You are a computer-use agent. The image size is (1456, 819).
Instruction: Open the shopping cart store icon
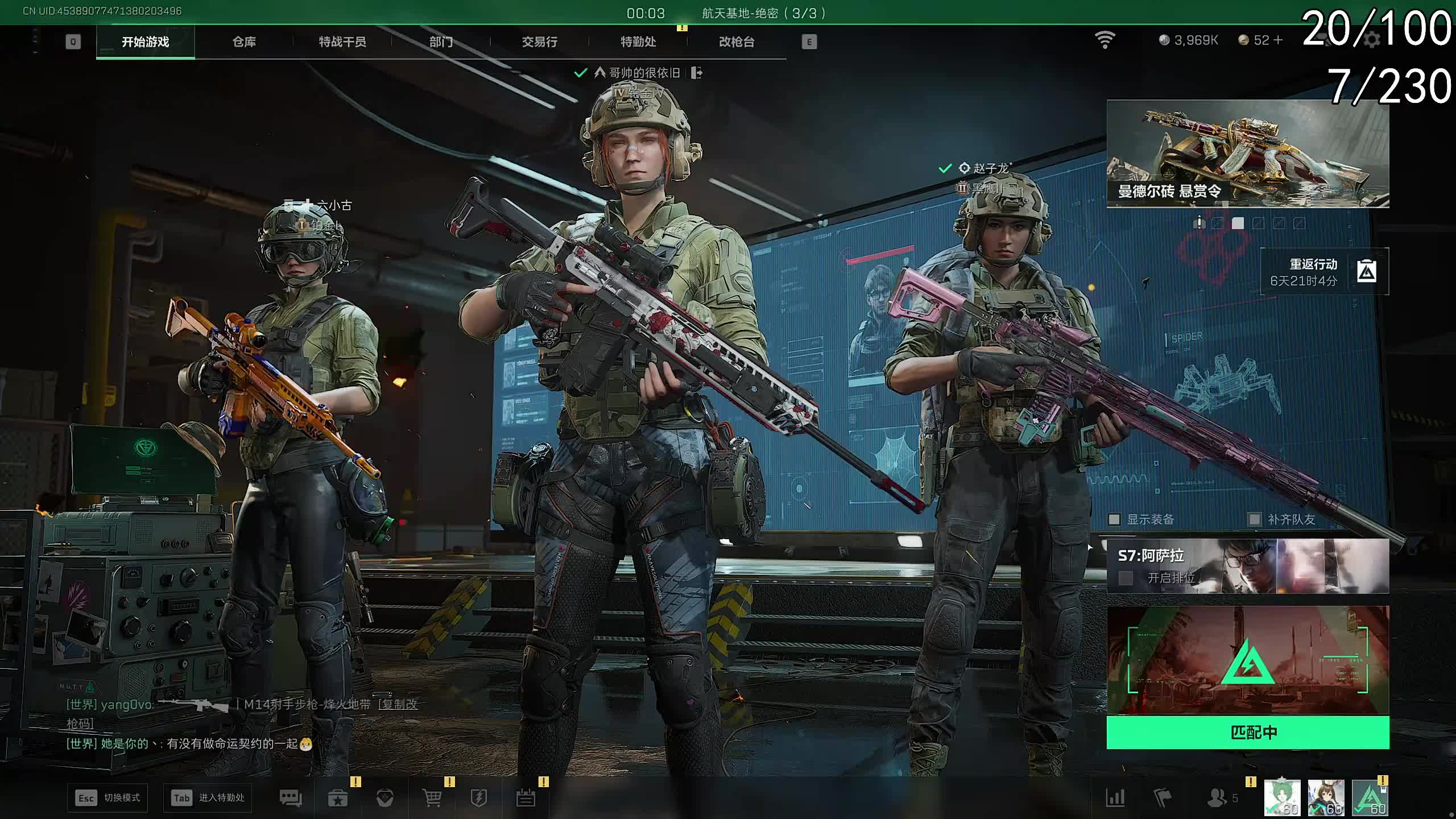[432, 798]
